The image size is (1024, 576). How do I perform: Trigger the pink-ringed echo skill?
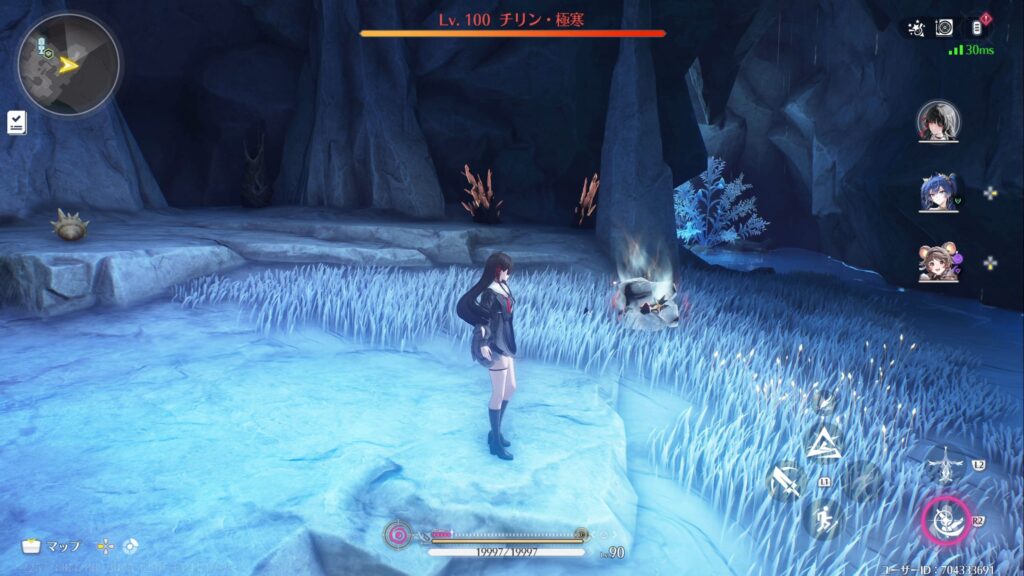(944, 521)
